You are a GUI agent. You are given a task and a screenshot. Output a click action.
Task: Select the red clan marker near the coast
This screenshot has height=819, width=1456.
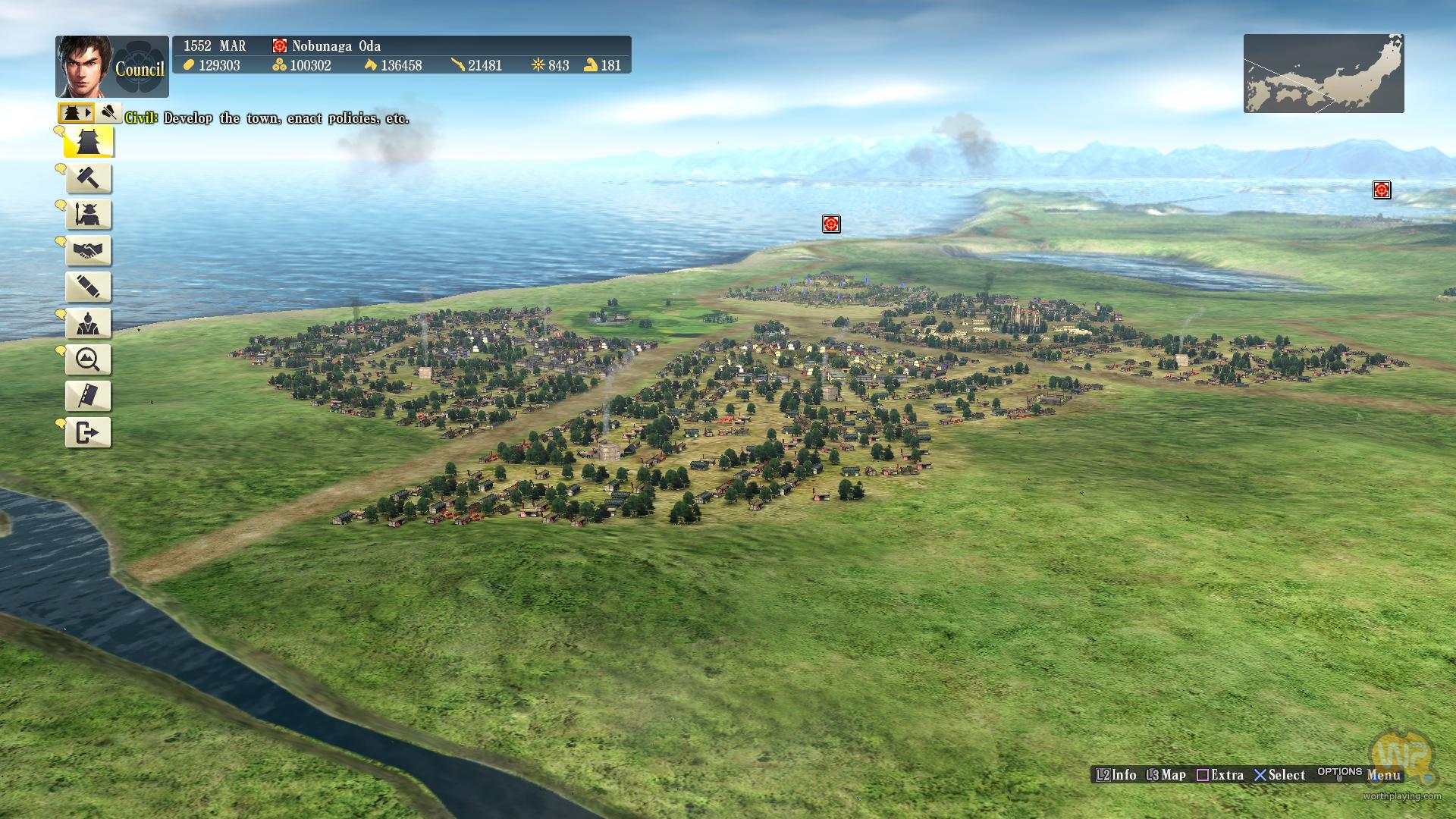click(x=831, y=224)
